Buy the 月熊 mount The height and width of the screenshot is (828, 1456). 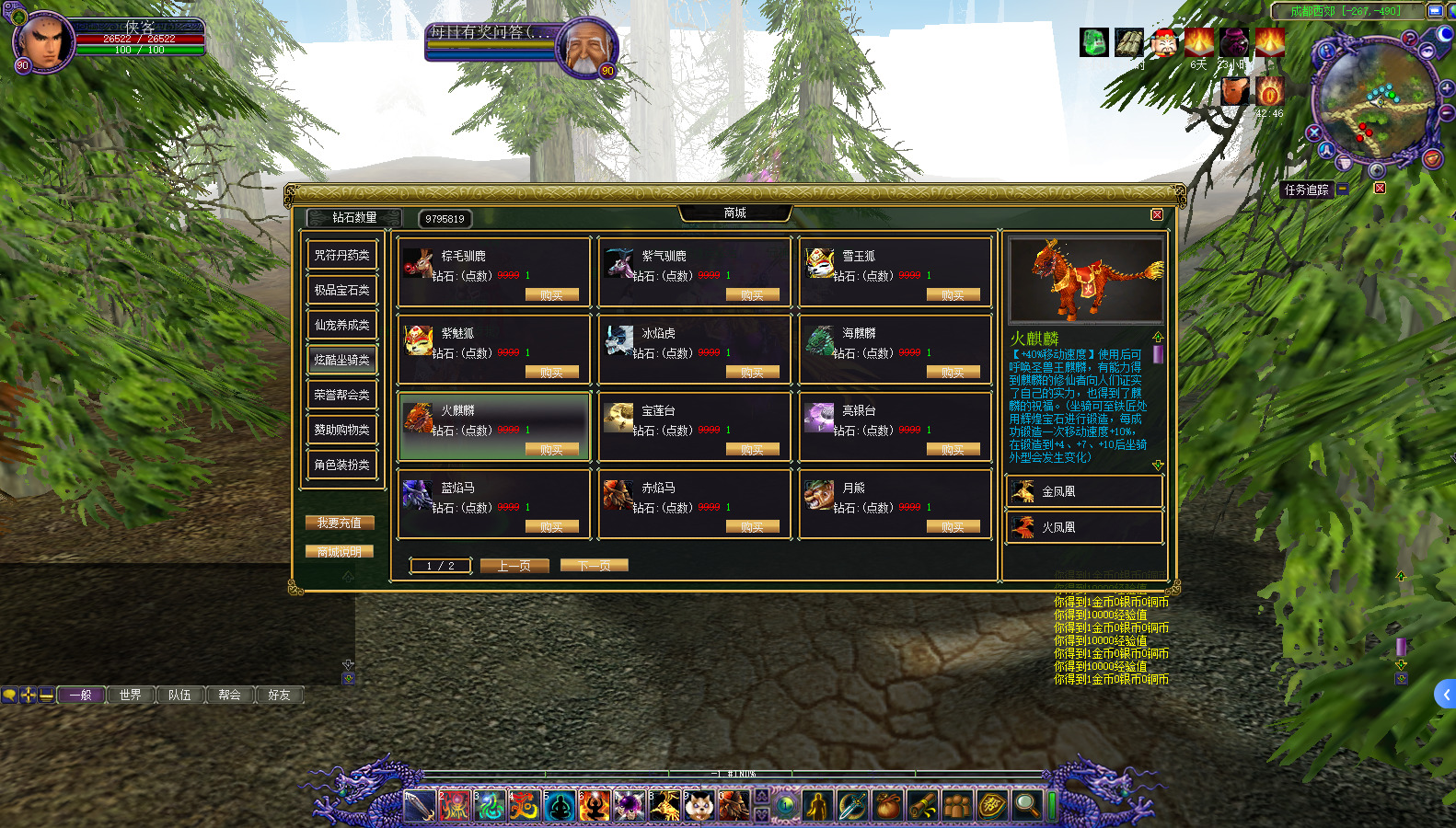[953, 527]
